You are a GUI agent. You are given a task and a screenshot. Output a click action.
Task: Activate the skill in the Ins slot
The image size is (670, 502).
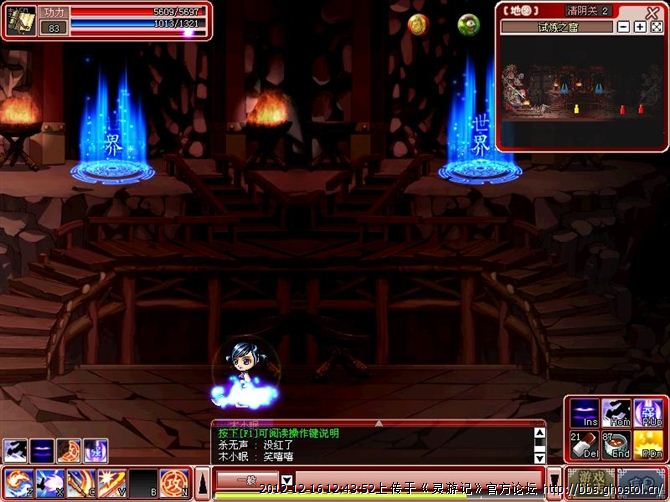[x=584, y=411]
